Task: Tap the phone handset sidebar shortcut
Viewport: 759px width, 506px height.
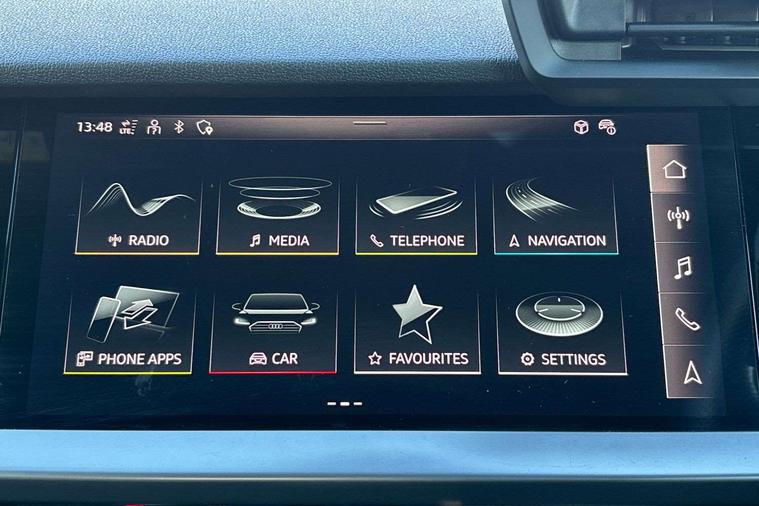Action: pyautogui.click(x=686, y=319)
